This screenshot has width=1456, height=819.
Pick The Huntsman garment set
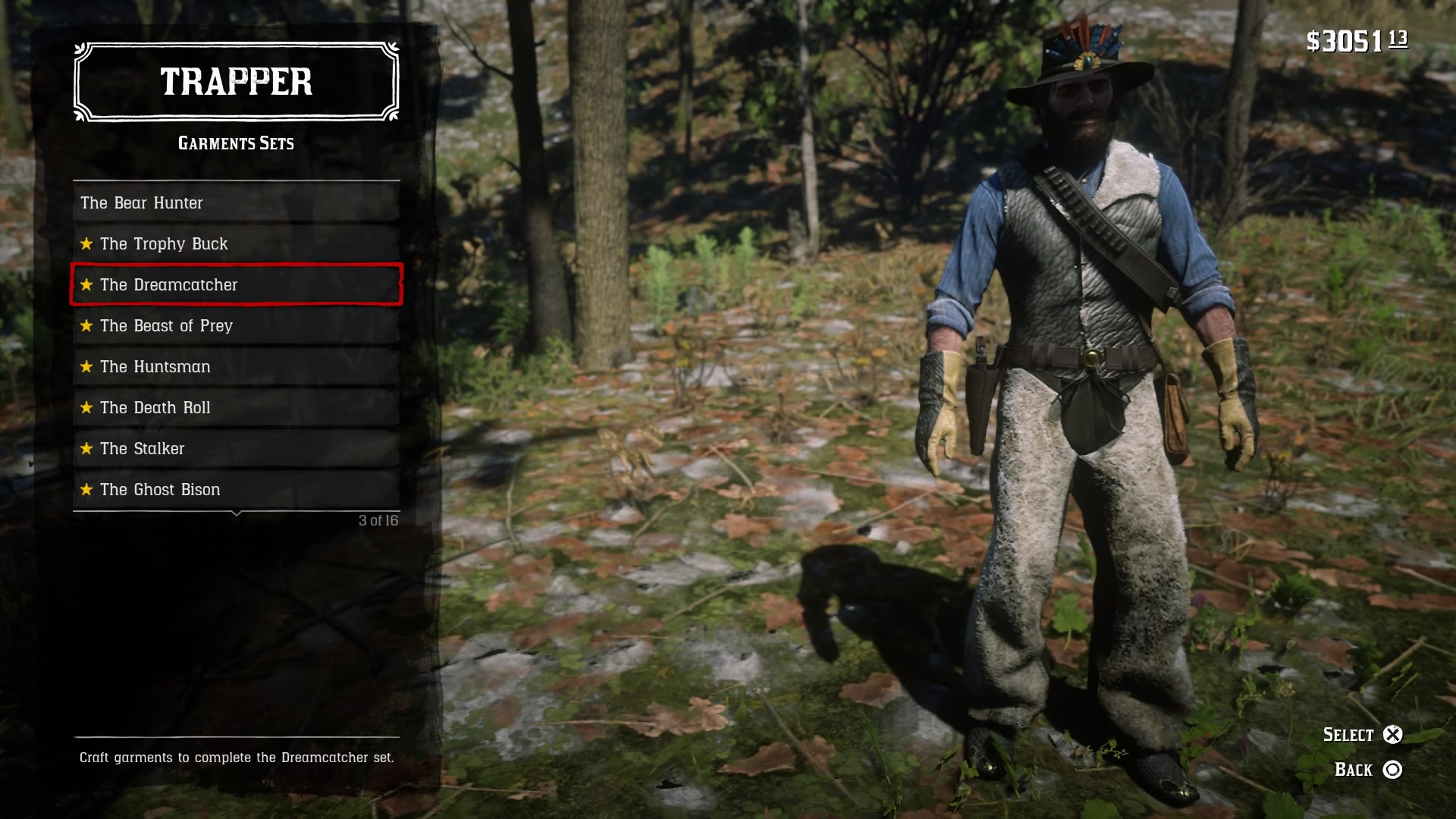click(x=236, y=366)
